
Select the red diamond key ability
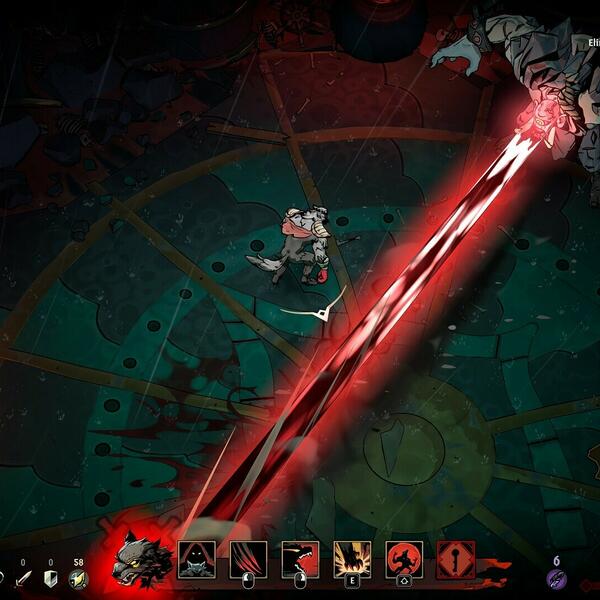pyautogui.click(x=456, y=559)
